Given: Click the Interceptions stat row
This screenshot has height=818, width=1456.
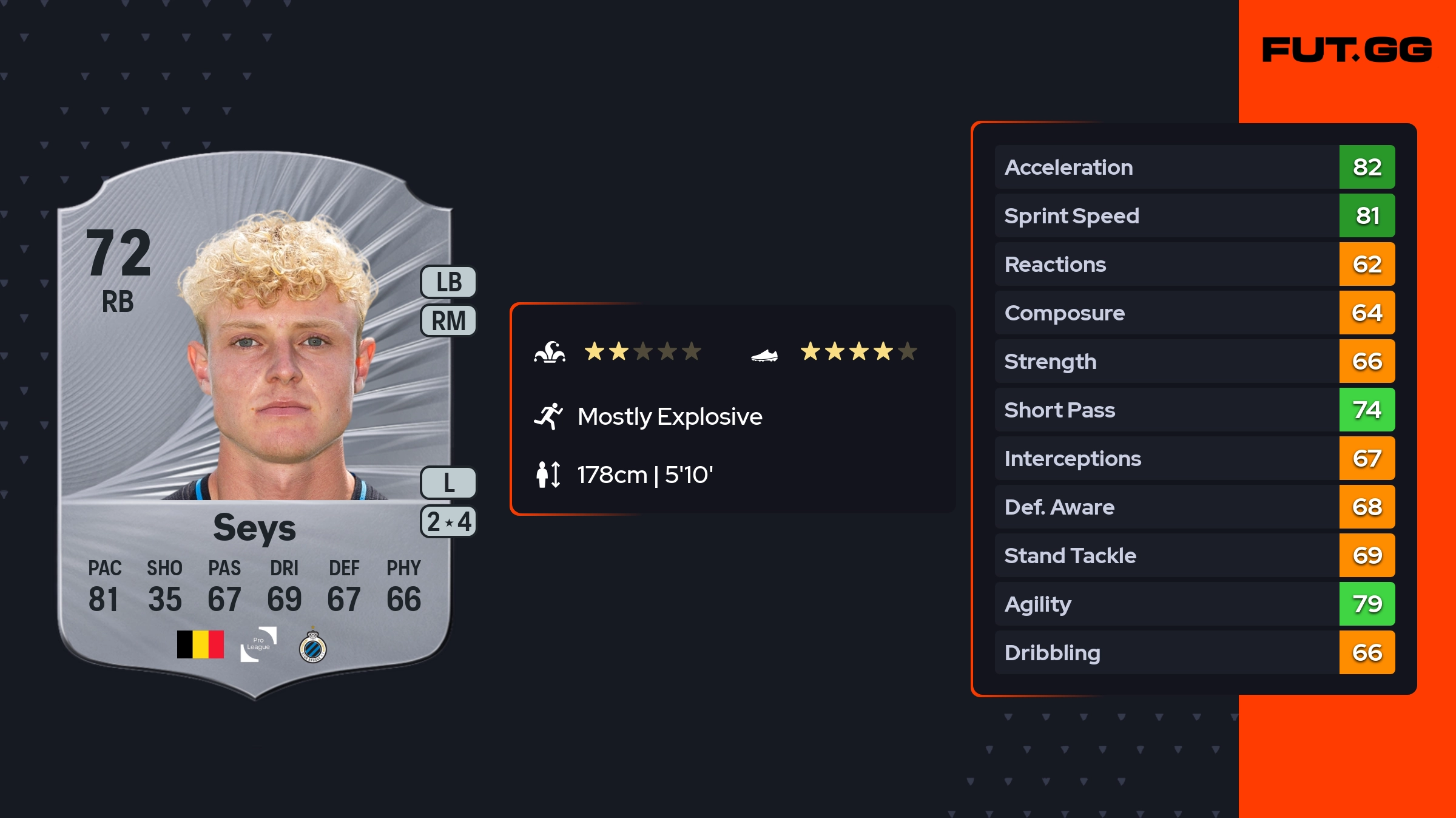Looking at the screenshot, I should pyautogui.click(x=1194, y=458).
